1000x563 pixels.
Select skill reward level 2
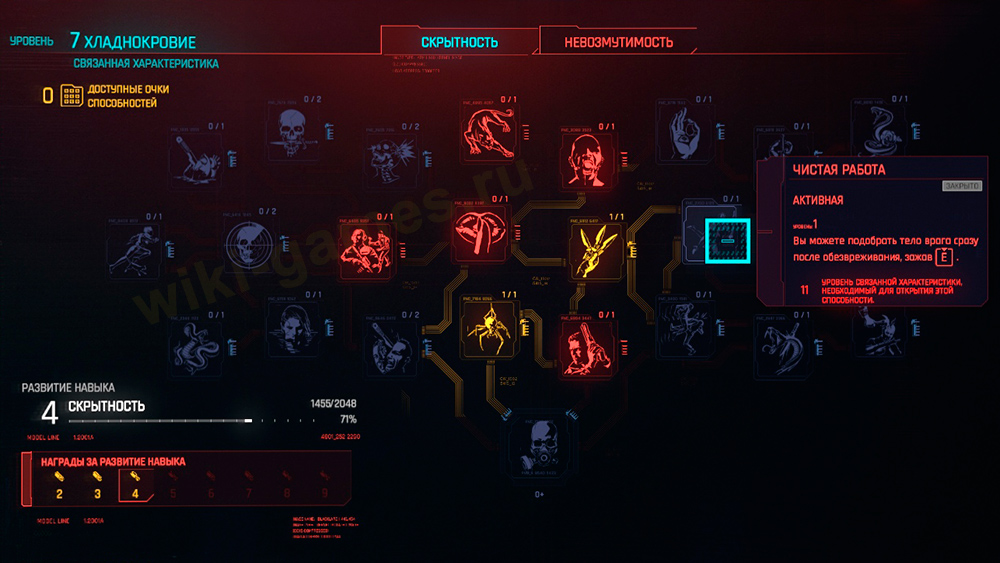click(x=59, y=484)
